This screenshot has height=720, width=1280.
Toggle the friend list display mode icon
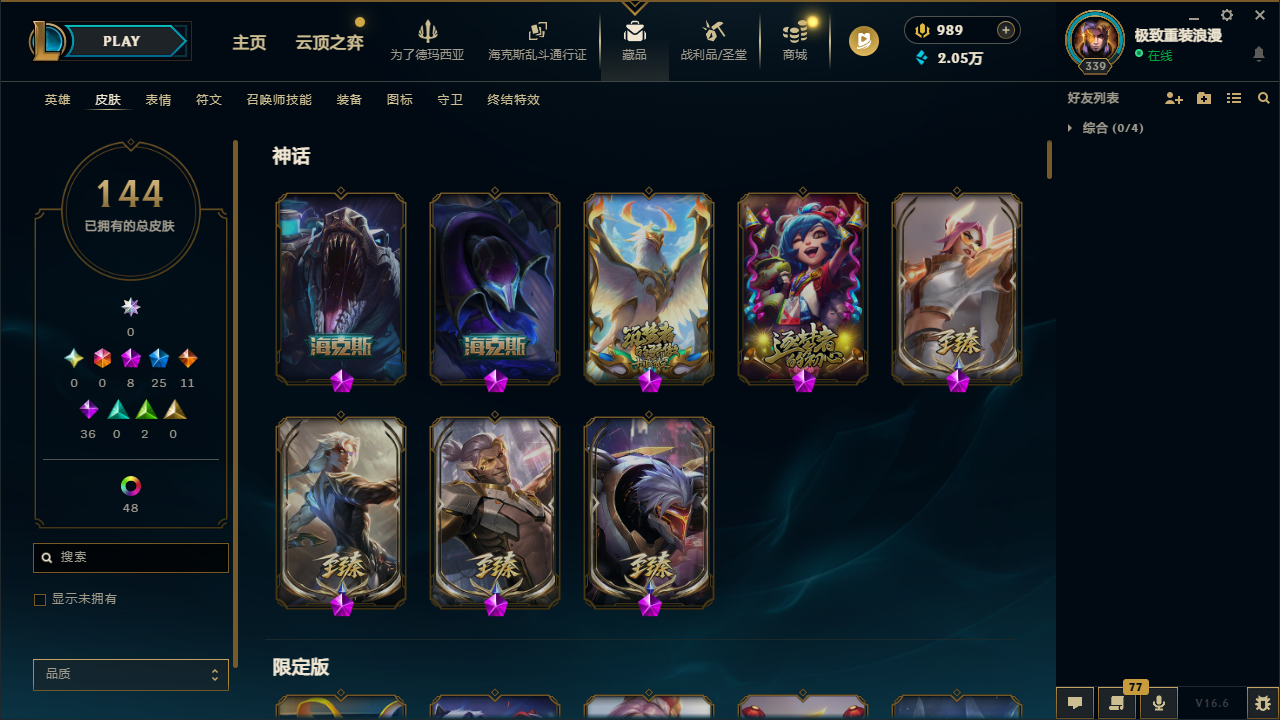[1234, 98]
